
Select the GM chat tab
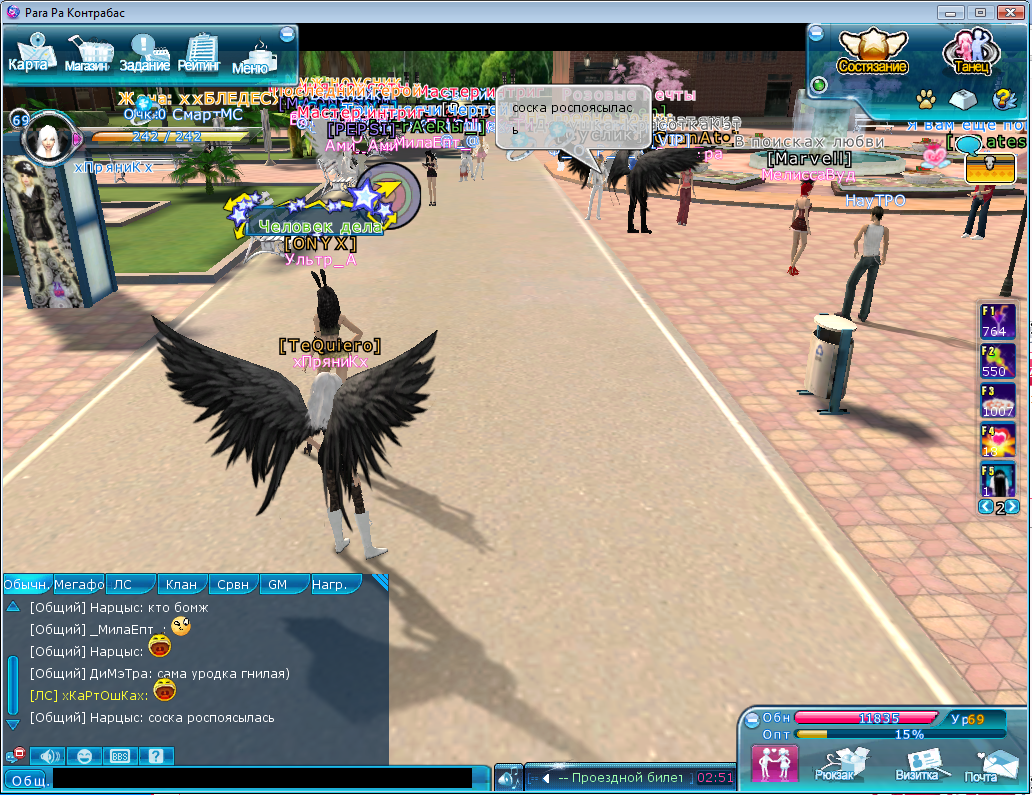click(x=280, y=584)
